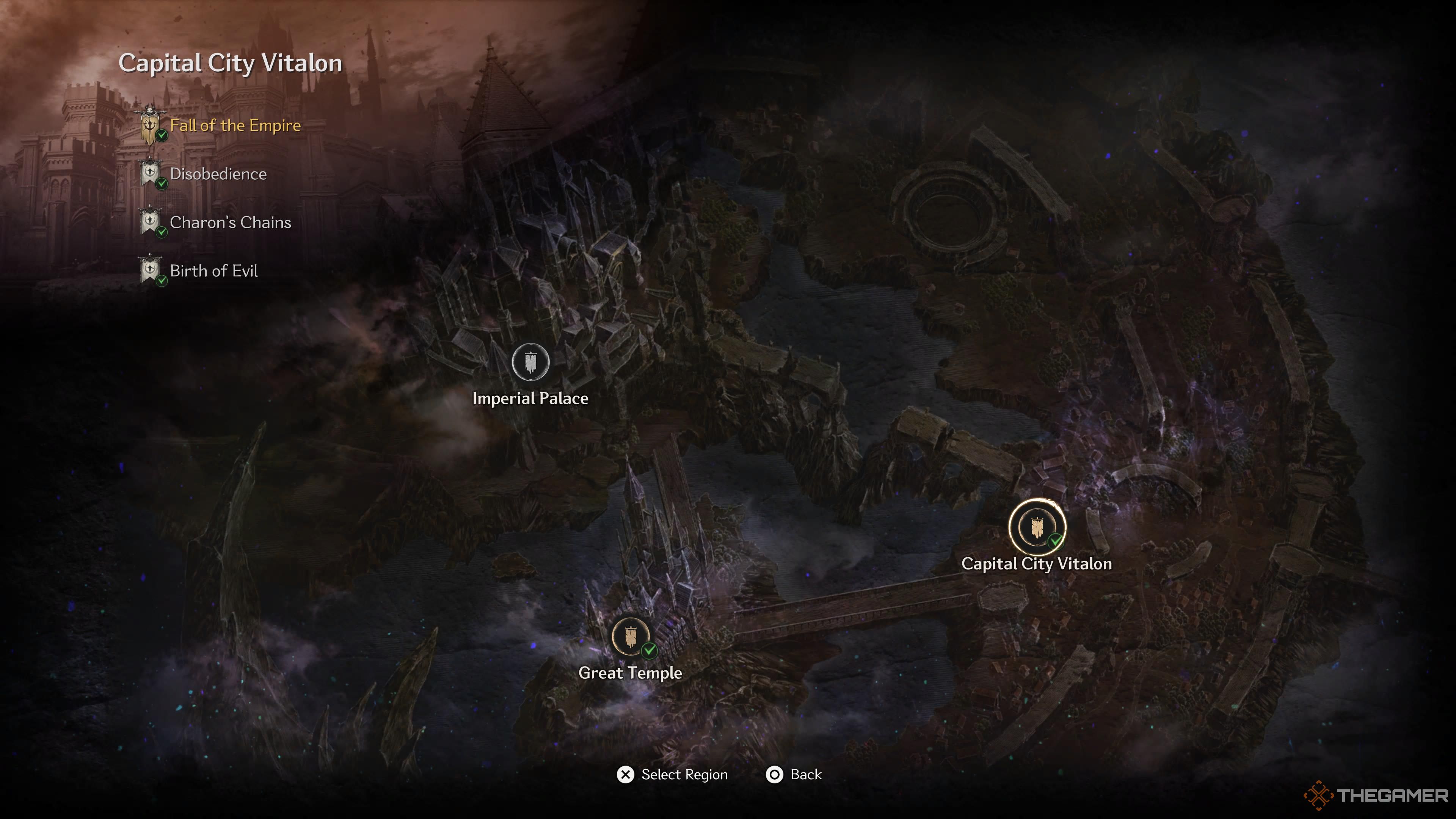
Task: Choose the Disobedience mission entry
Action: click(x=218, y=174)
